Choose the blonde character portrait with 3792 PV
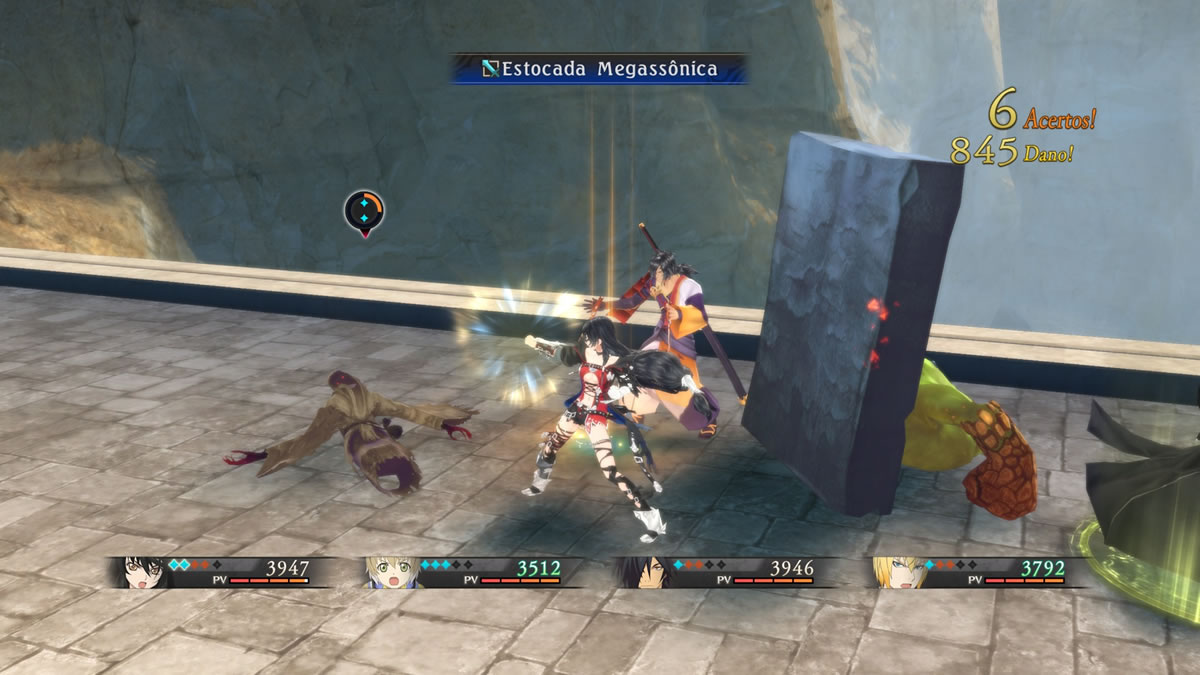The height and width of the screenshot is (675, 1200). point(894,571)
